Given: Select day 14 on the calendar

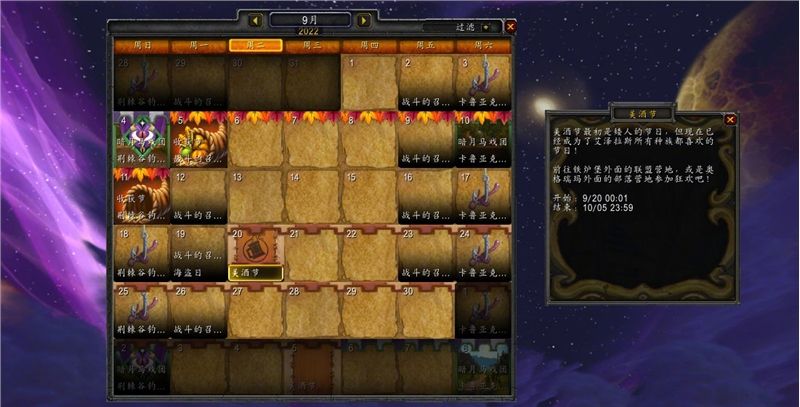Looking at the screenshot, I should tap(312, 196).
